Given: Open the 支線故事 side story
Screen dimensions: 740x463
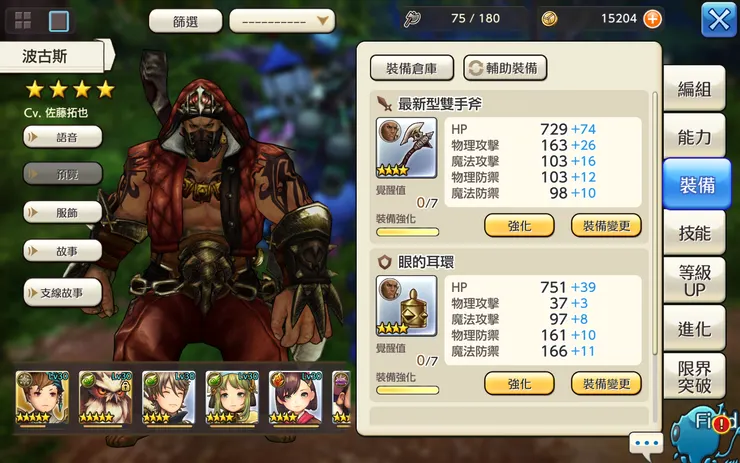Looking at the screenshot, I should 63,292.
